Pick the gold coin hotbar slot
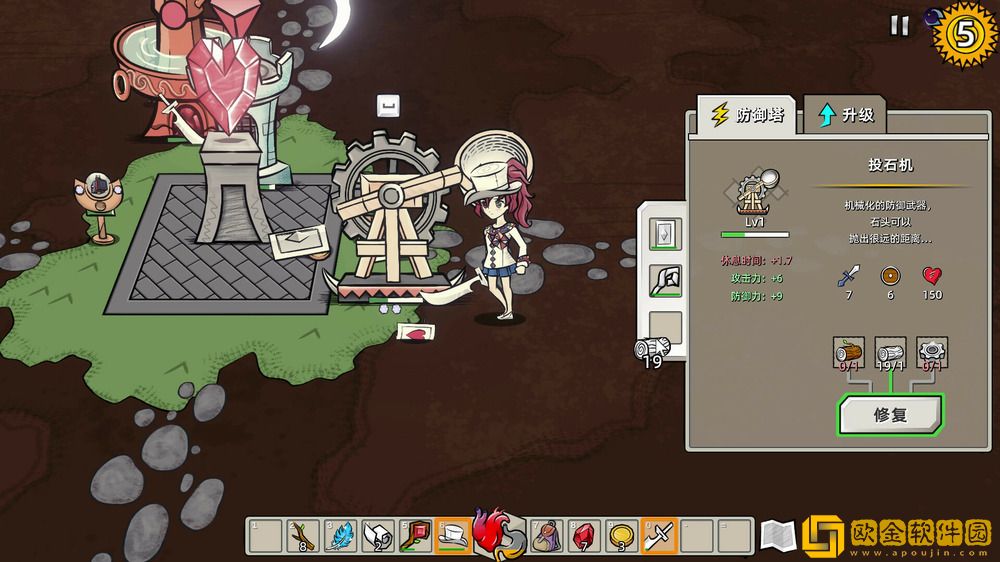Viewport: 1000px width, 562px height. [621, 536]
